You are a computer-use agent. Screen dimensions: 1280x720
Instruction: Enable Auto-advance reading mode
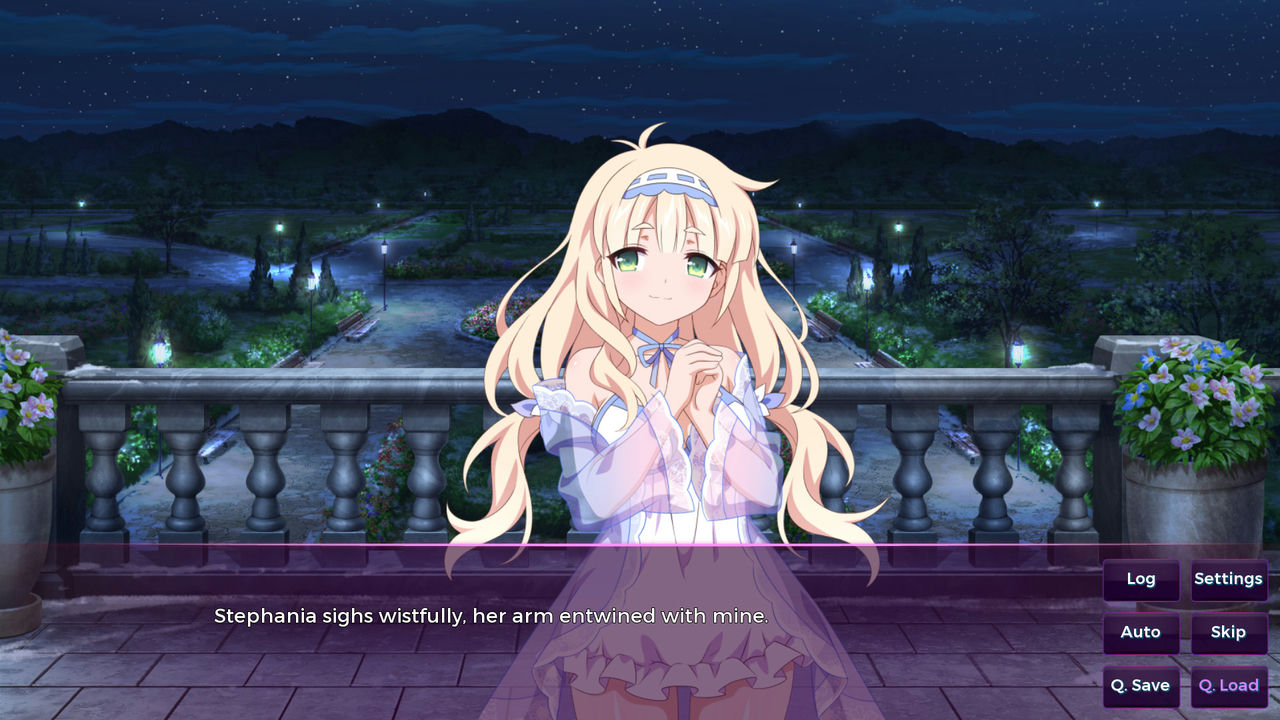tap(1140, 632)
